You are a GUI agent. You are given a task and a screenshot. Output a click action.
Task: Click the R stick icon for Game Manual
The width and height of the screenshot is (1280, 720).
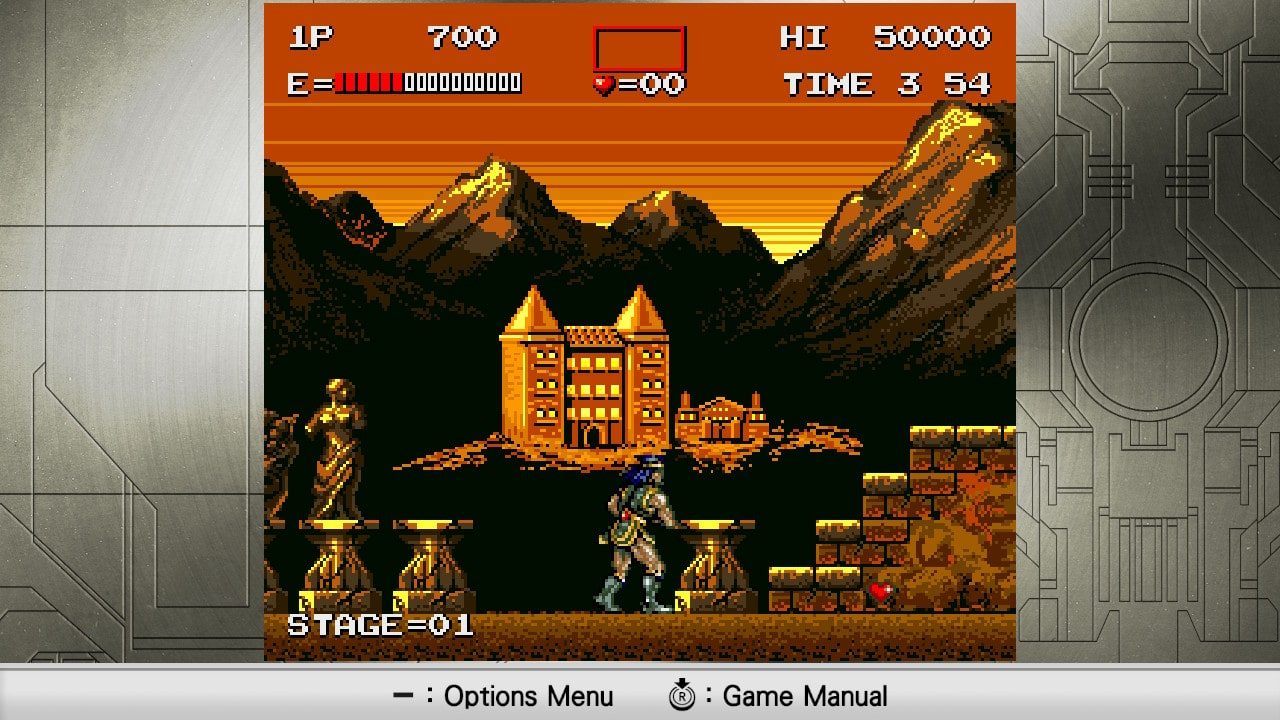click(x=682, y=695)
